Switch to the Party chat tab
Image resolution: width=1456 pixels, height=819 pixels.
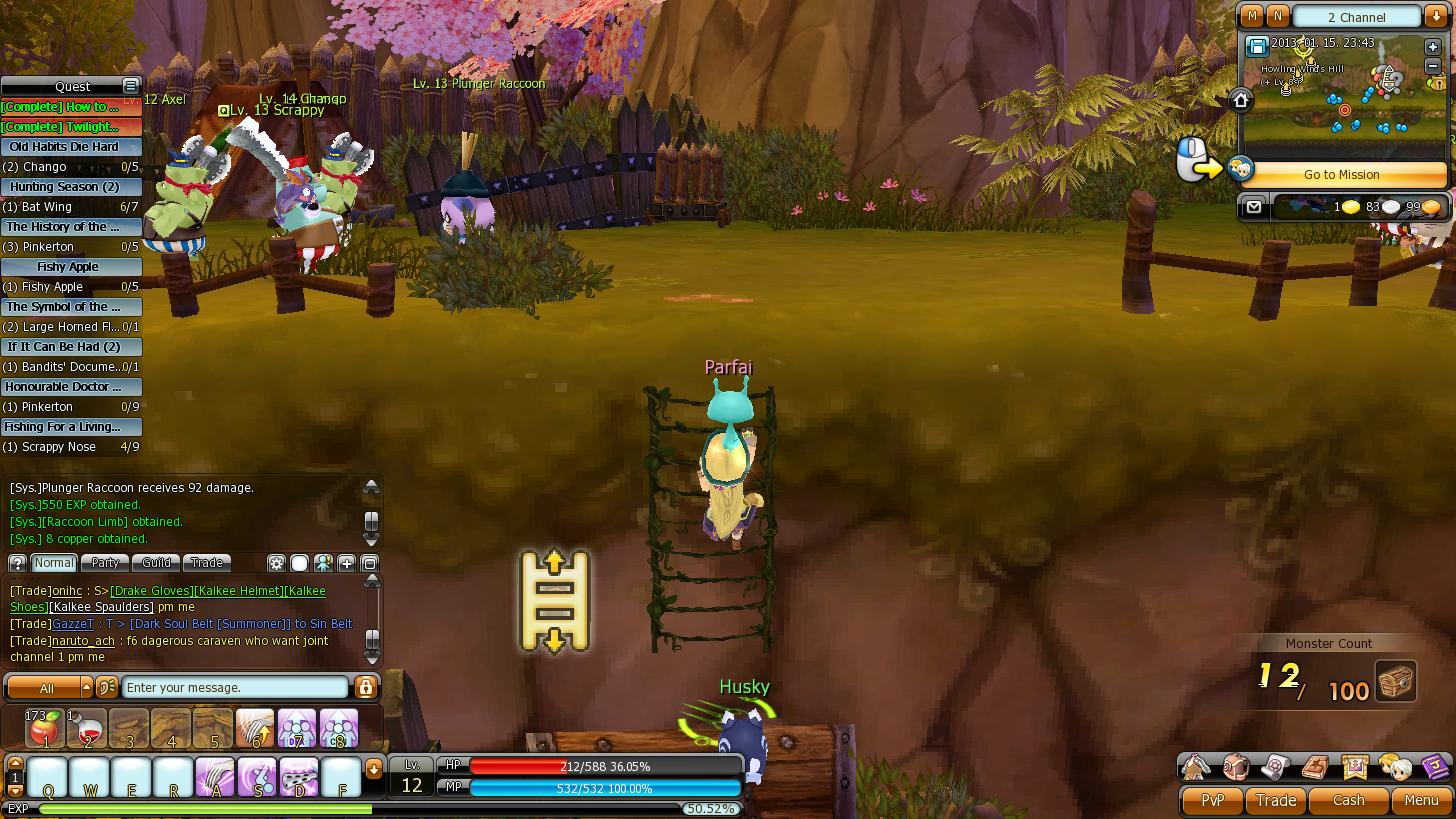tap(105, 563)
